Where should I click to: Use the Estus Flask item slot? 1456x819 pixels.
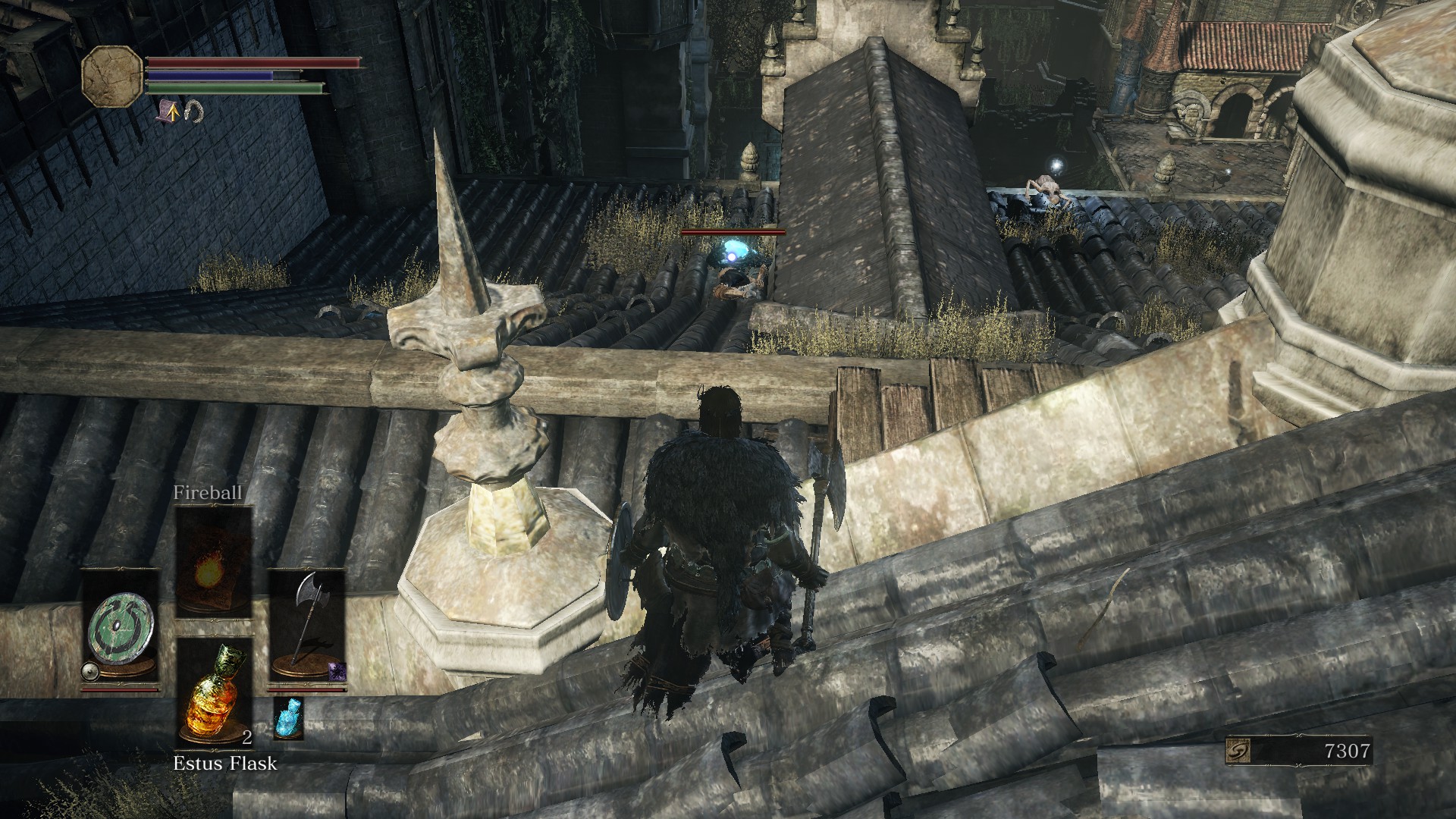tap(214, 692)
